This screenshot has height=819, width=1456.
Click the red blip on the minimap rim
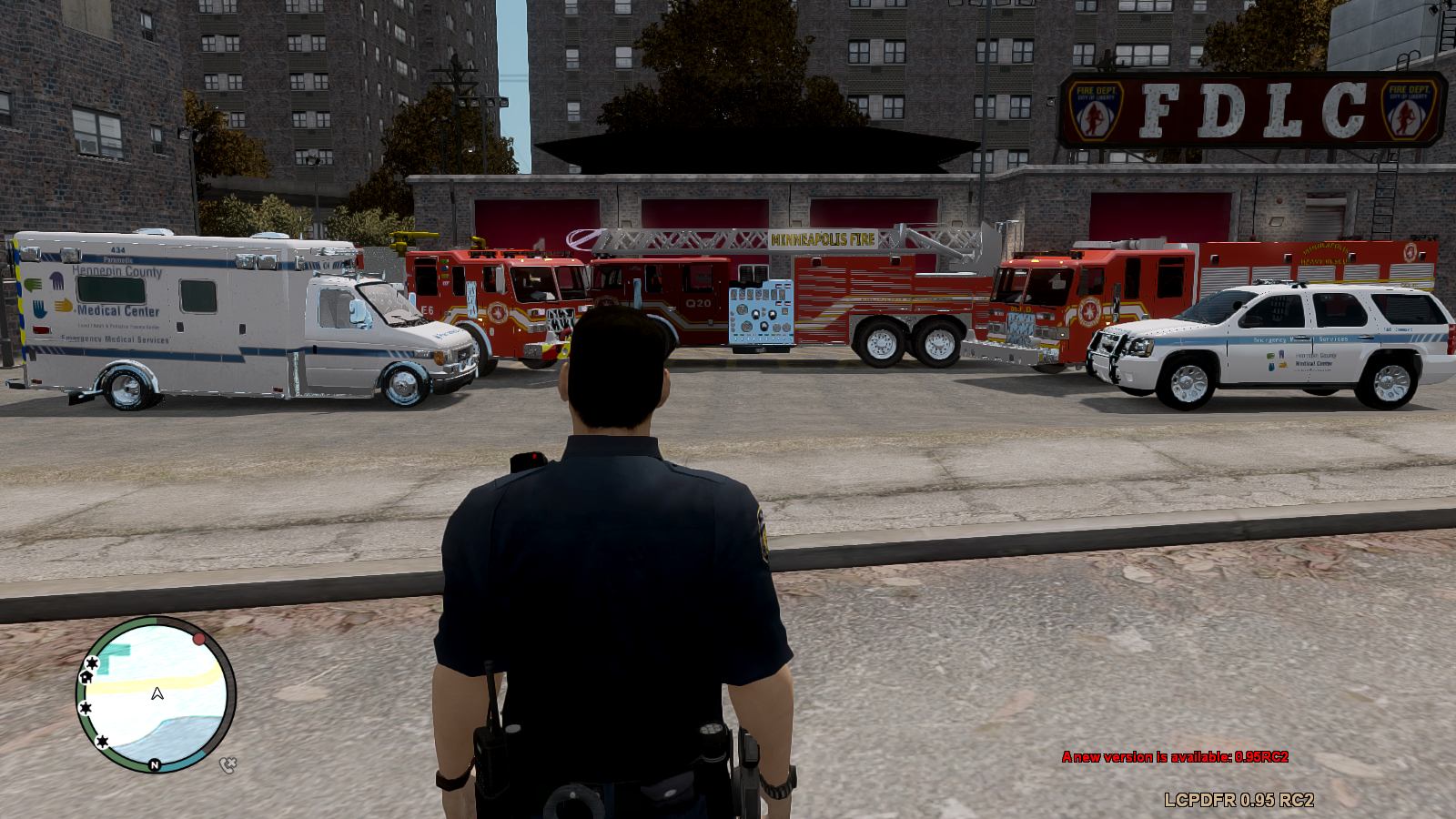pyautogui.click(x=199, y=639)
